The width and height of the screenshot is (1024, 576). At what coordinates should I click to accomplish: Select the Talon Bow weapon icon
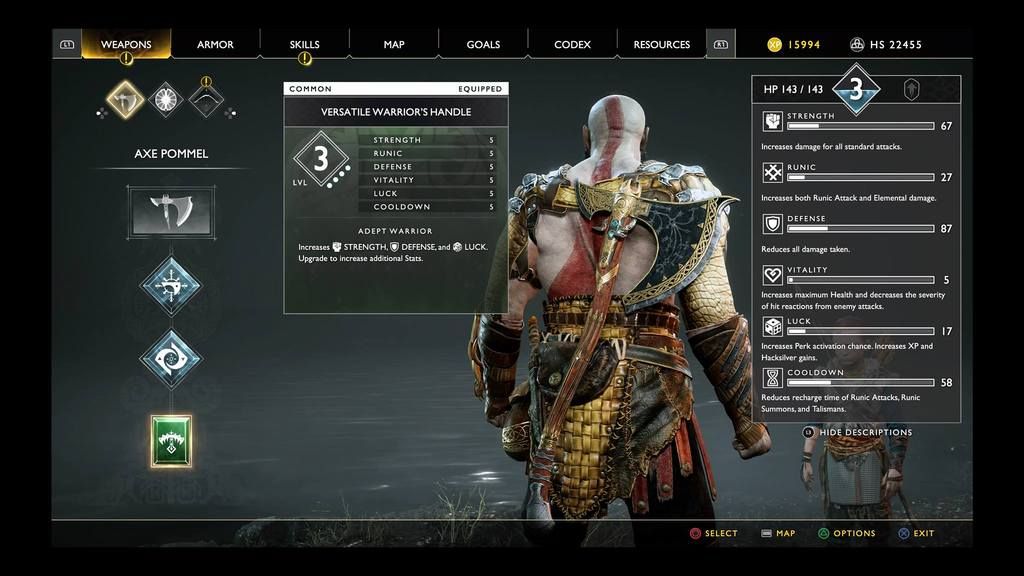[x=206, y=99]
